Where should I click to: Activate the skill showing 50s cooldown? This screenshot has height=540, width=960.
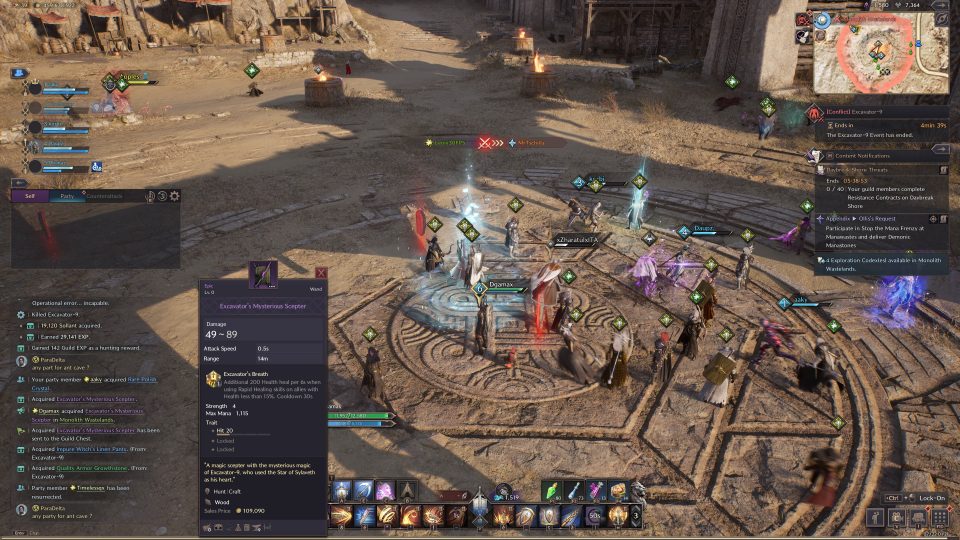(594, 516)
